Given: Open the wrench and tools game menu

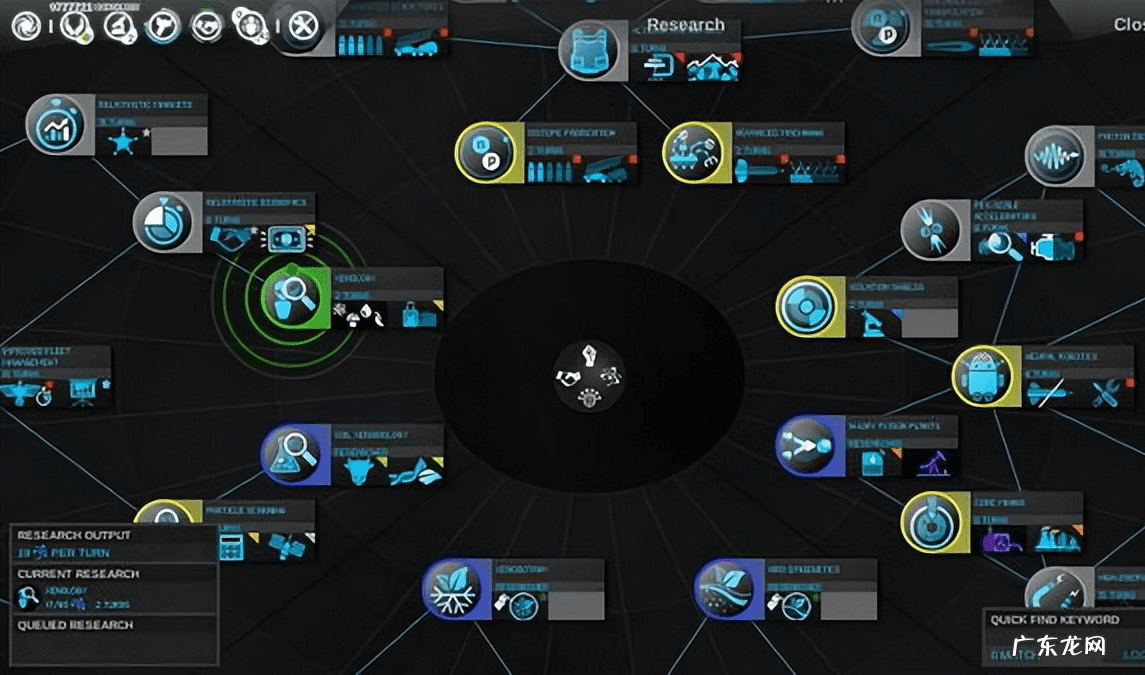Looking at the screenshot, I should pos(300,26).
